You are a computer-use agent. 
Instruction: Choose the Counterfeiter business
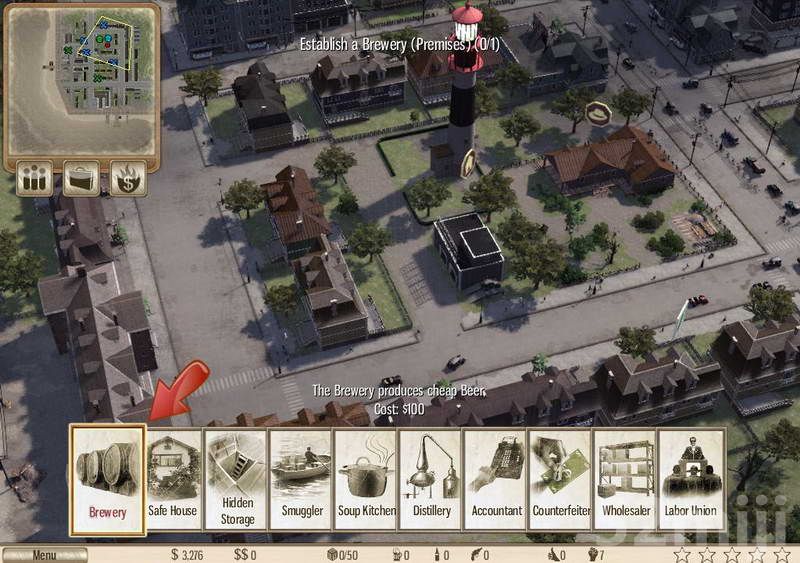click(x=561, y=478)
